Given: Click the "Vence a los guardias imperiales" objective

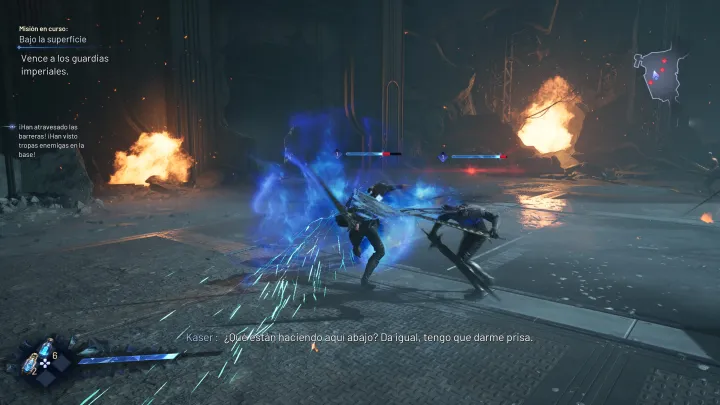Looking at the screenshot, I should point(65,65).
